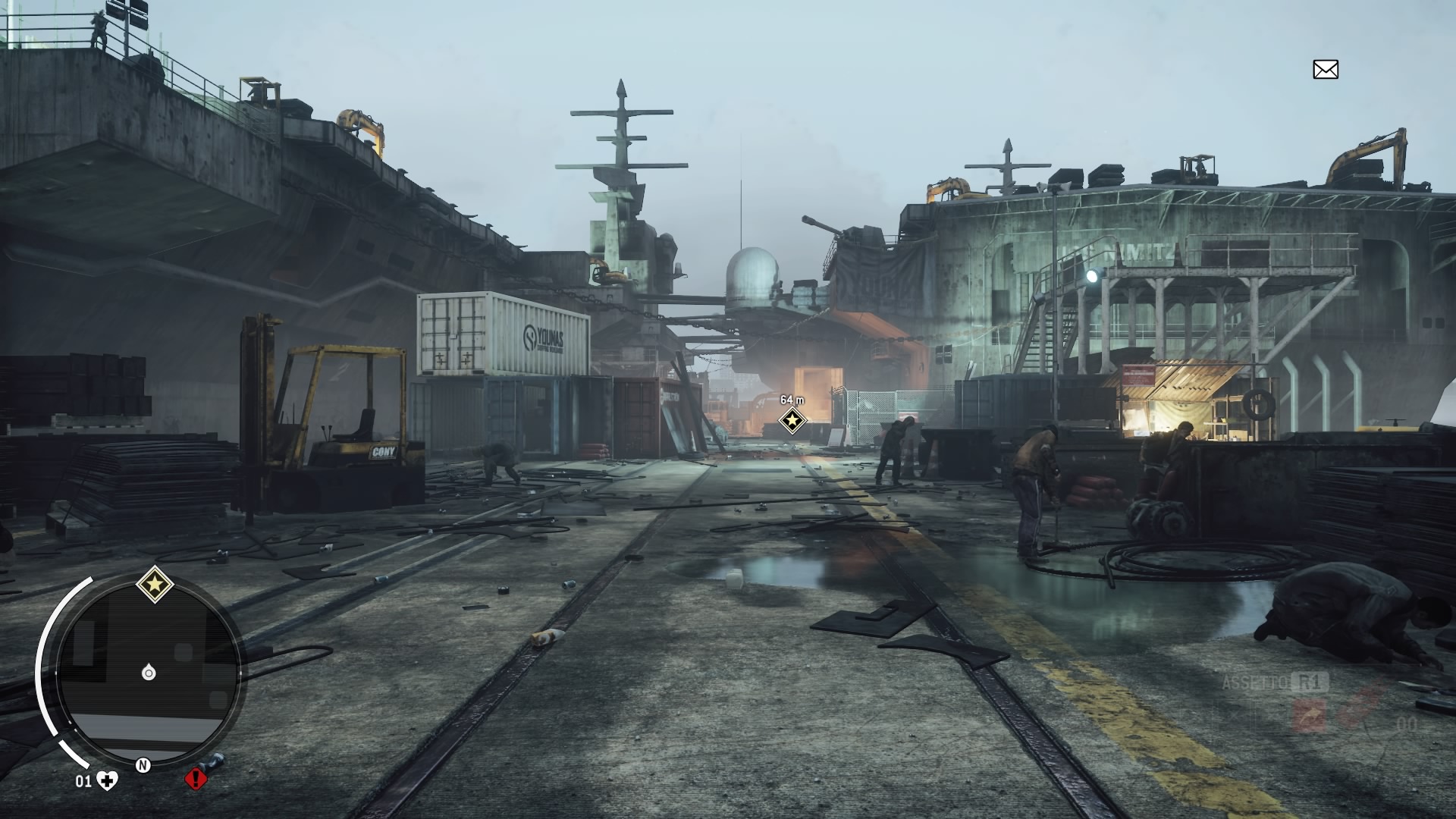Click the north compass marker on the minimap

[x=143, y=765]
